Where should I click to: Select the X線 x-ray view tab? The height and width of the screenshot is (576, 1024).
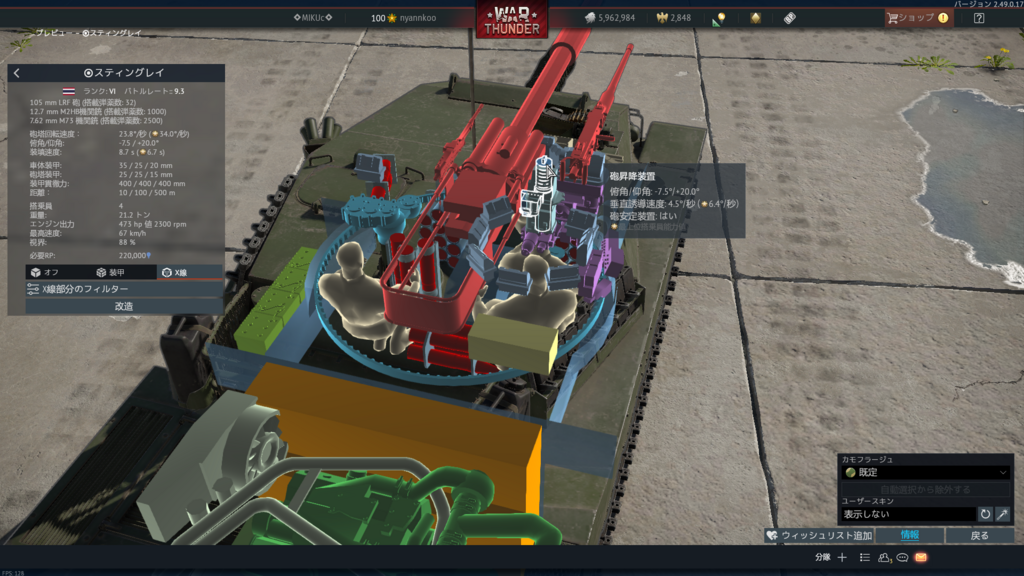pos(175,272)
